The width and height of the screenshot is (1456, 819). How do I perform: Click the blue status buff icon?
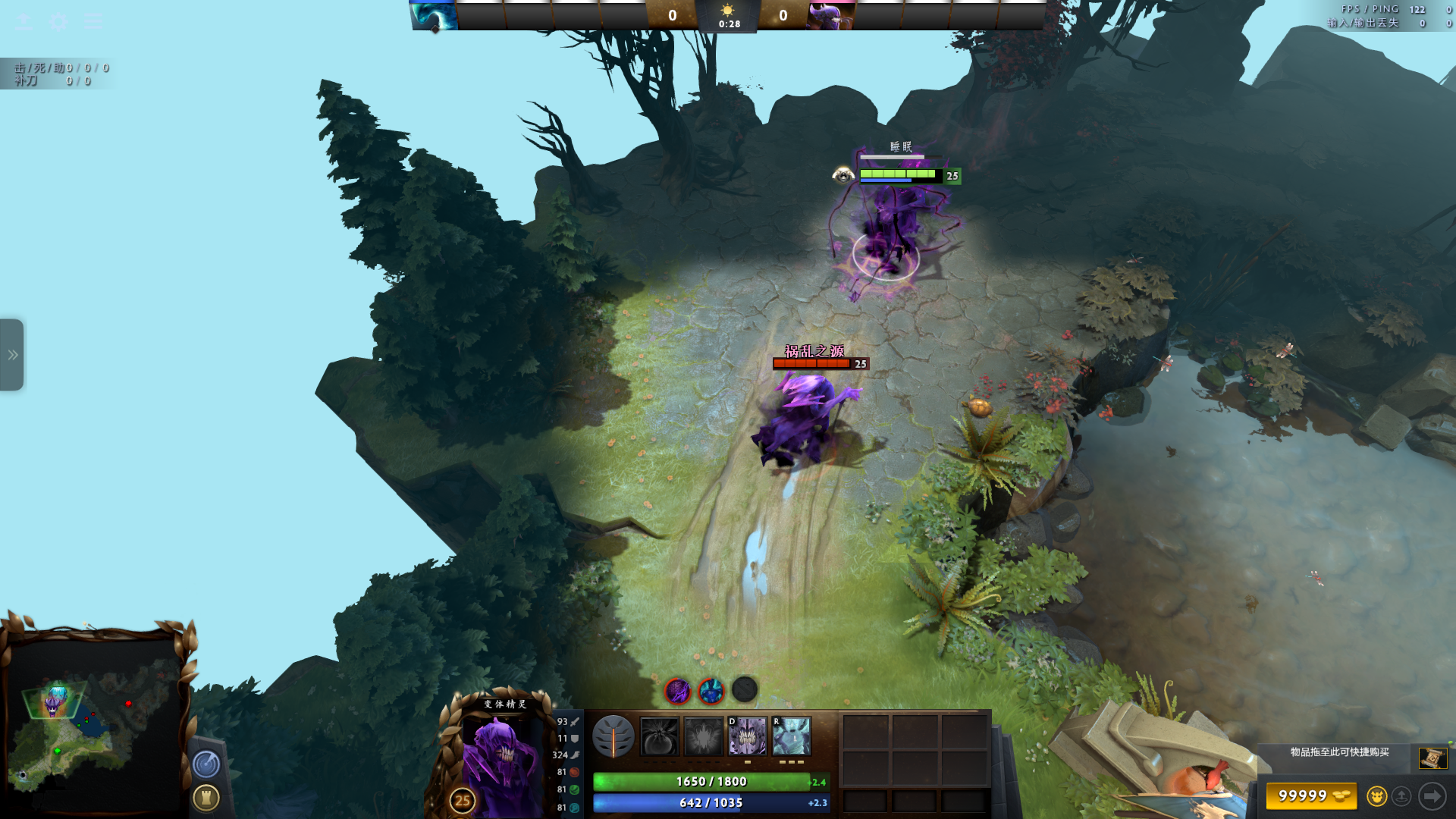(711, 691)
